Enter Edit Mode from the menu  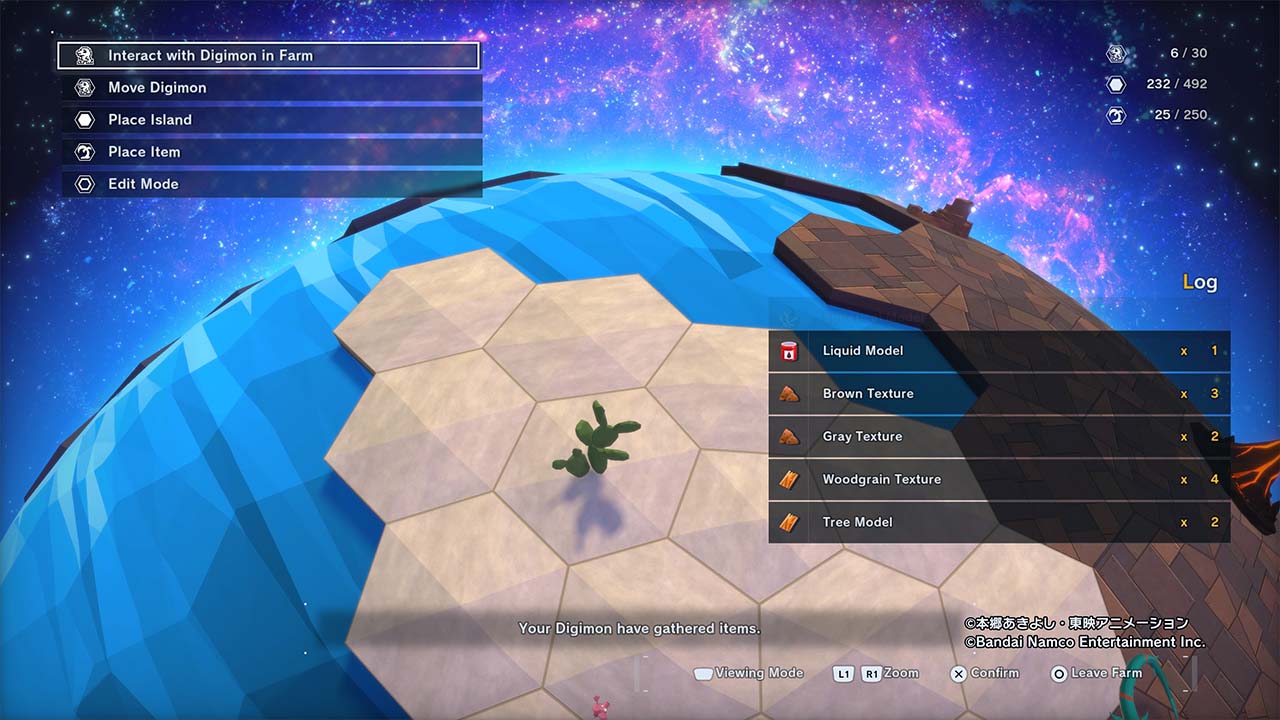pos(270,184)
